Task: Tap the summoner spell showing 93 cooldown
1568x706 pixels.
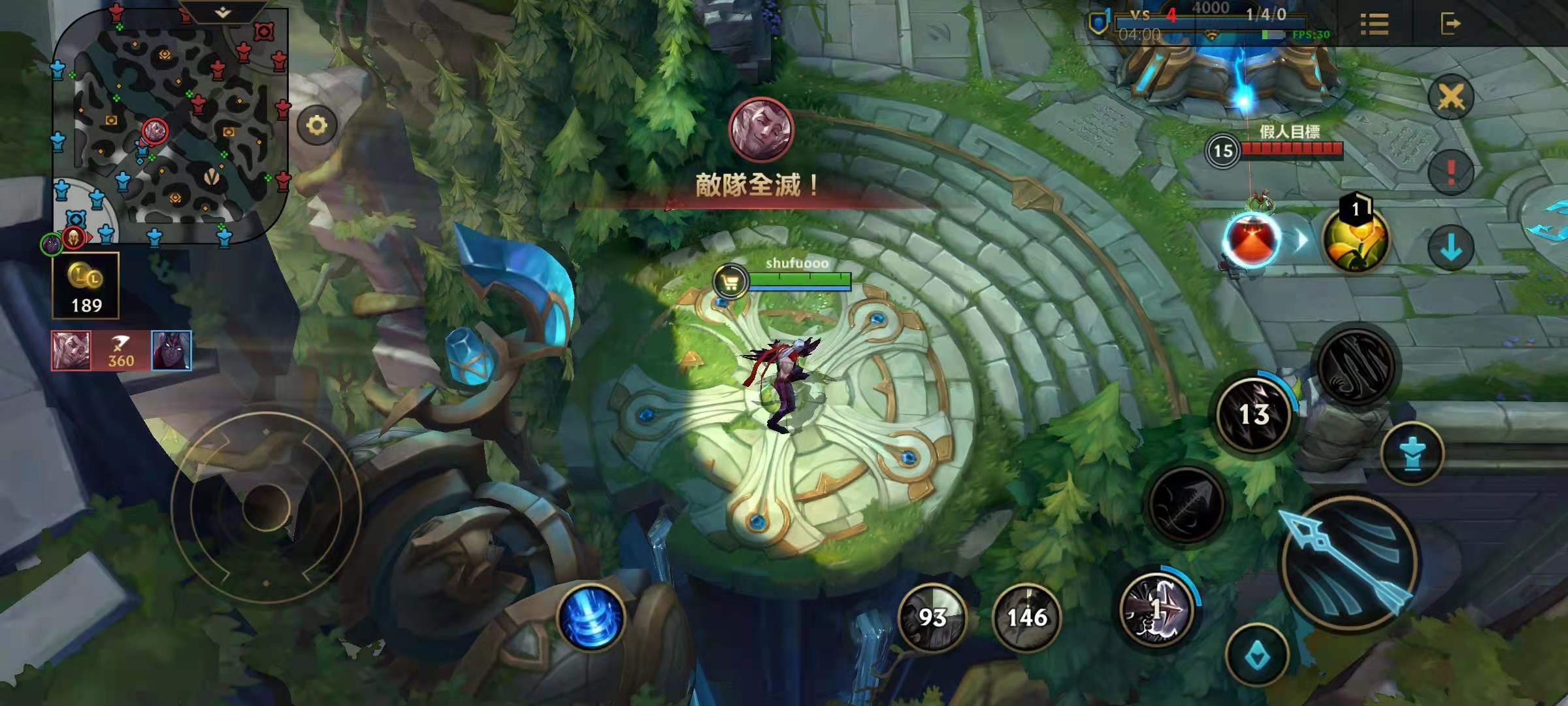Action: point(932,617)
